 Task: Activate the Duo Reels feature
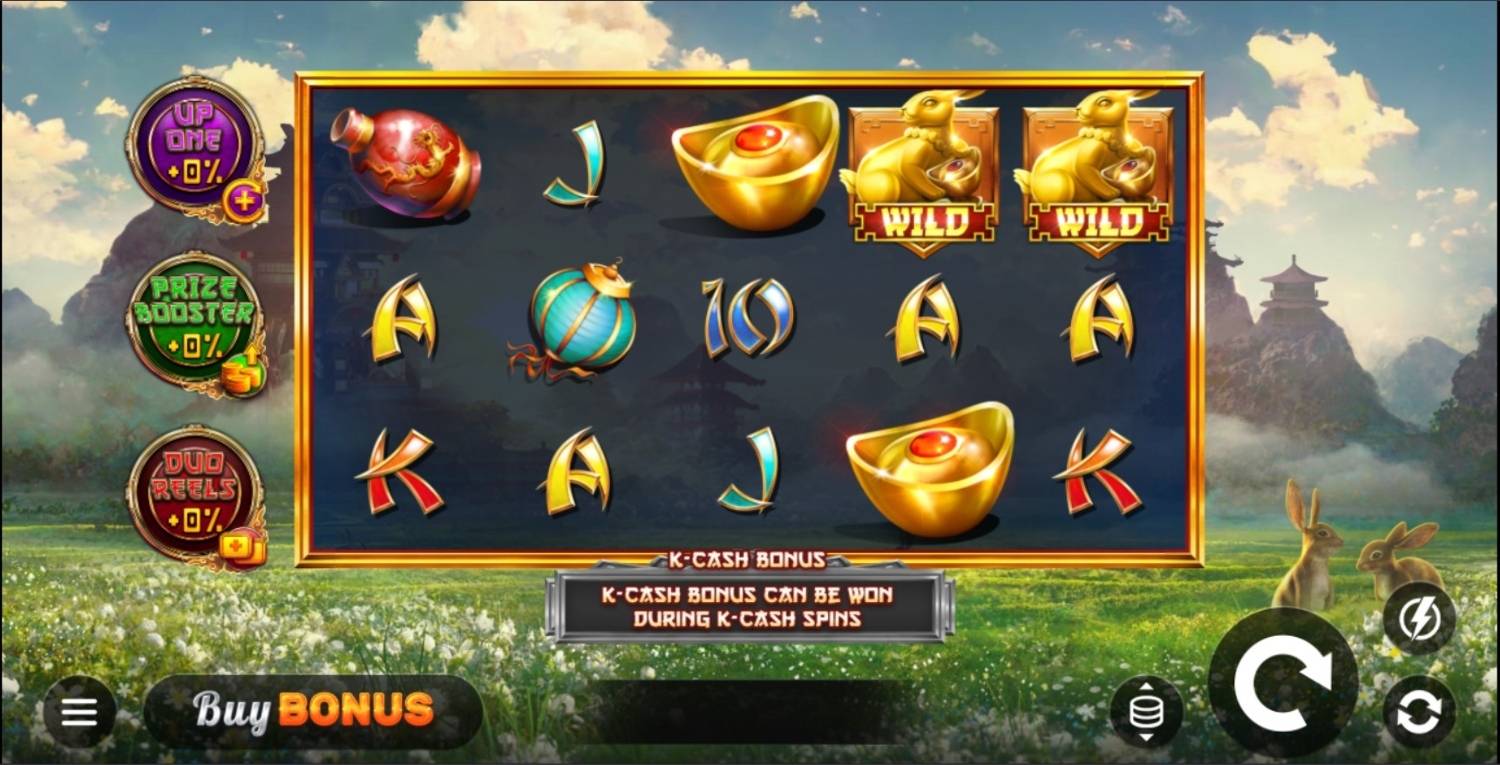coord(196,493)
